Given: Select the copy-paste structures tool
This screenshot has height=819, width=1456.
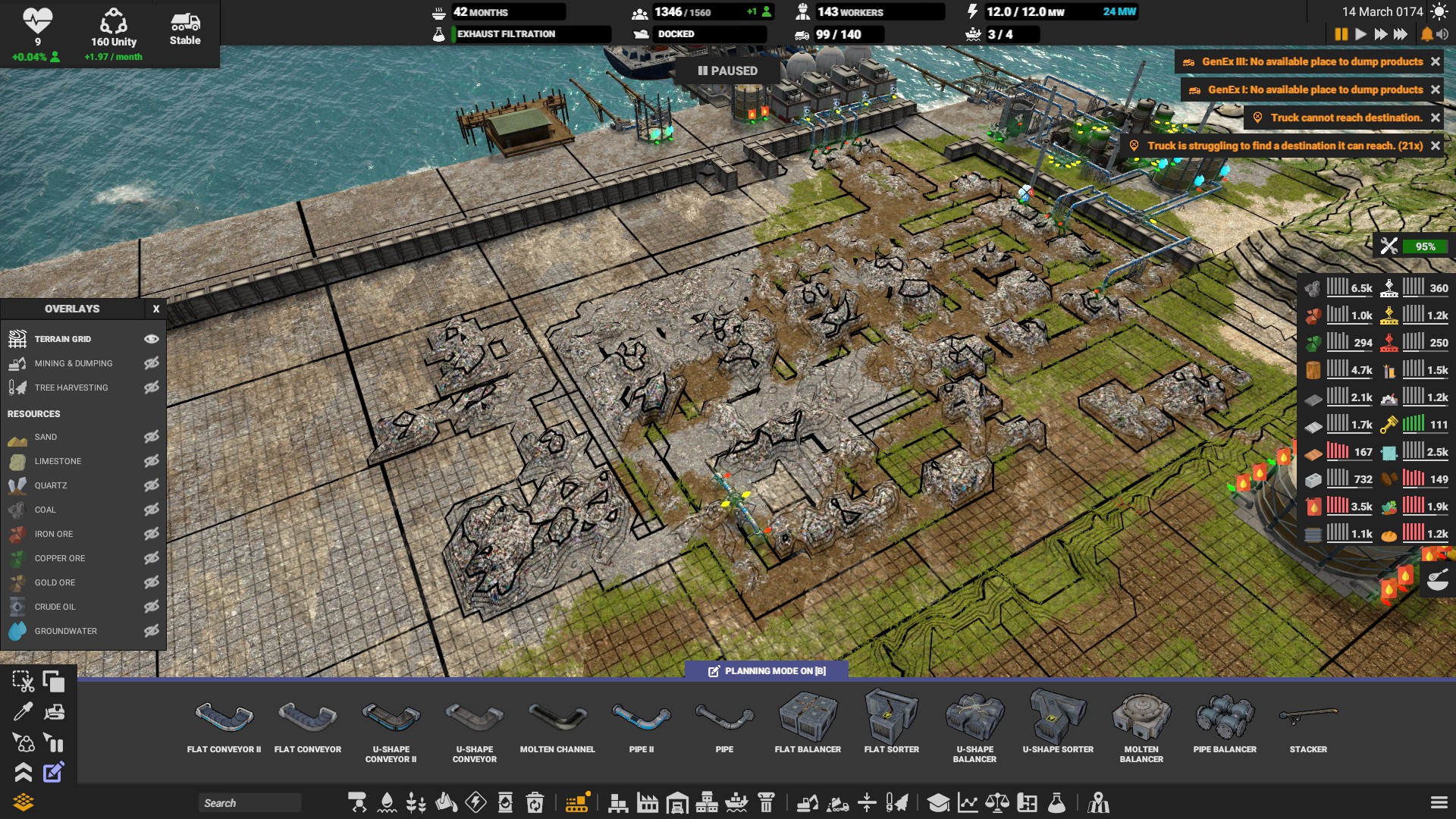Looking at the screenshot, I should tap(55, 681).
